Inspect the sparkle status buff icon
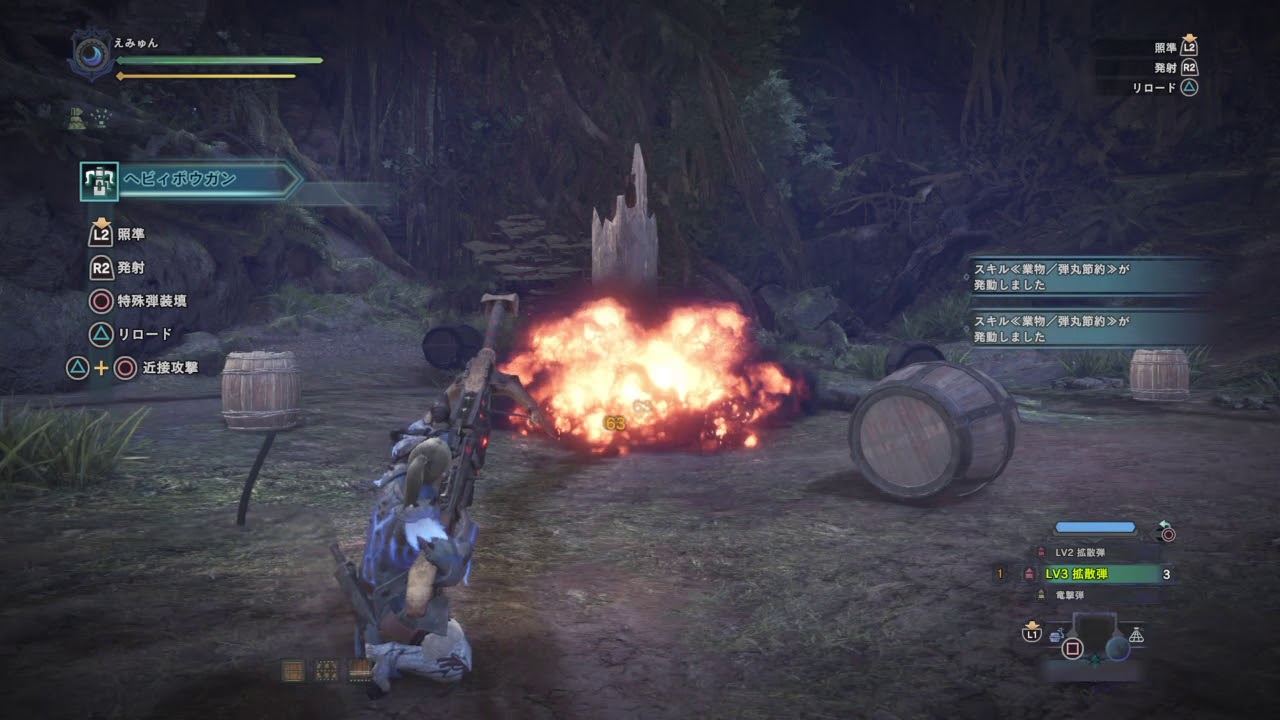 (x=102, y=118)
